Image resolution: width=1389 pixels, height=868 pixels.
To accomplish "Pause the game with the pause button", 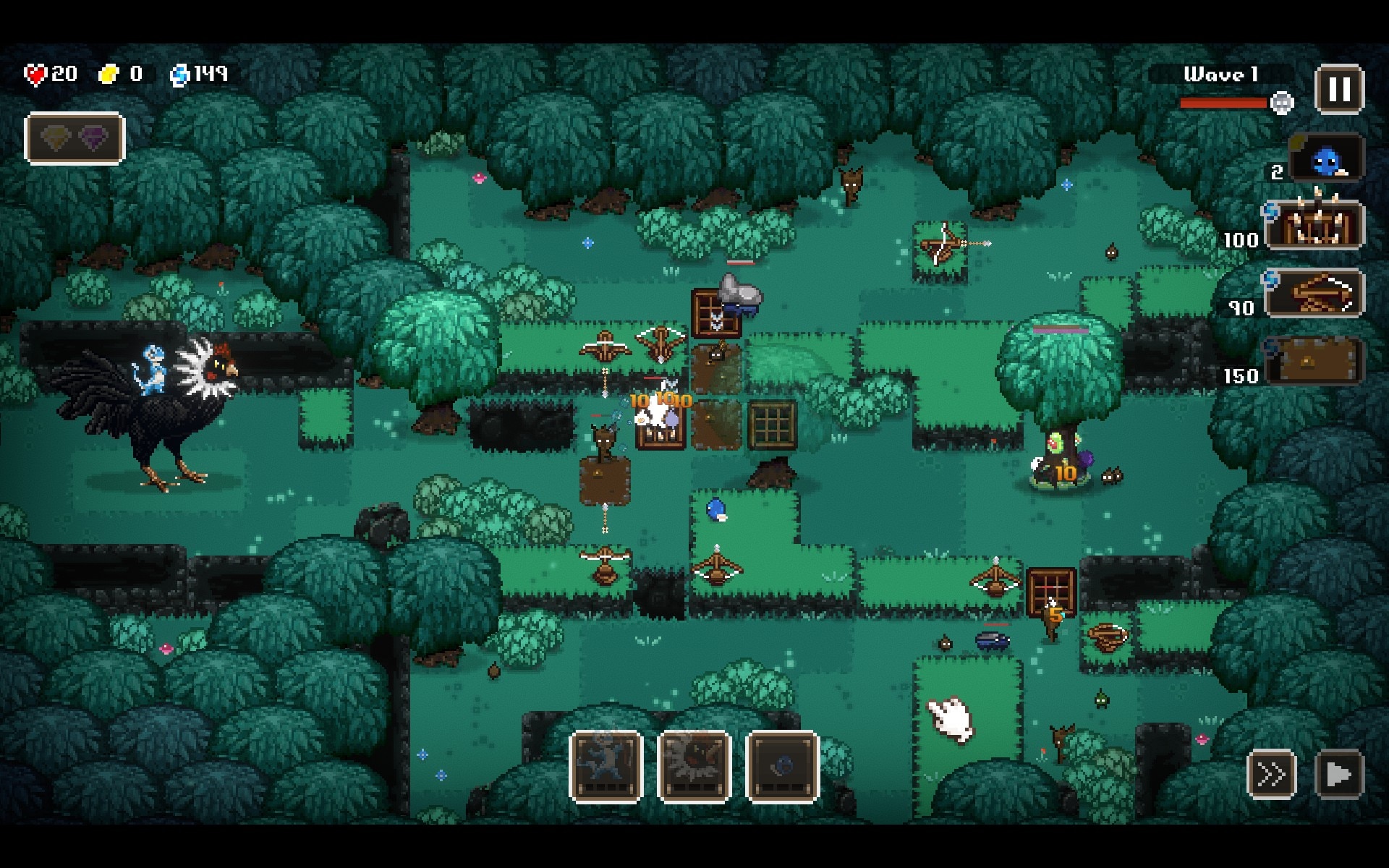I will click(x=1339, y=90).
